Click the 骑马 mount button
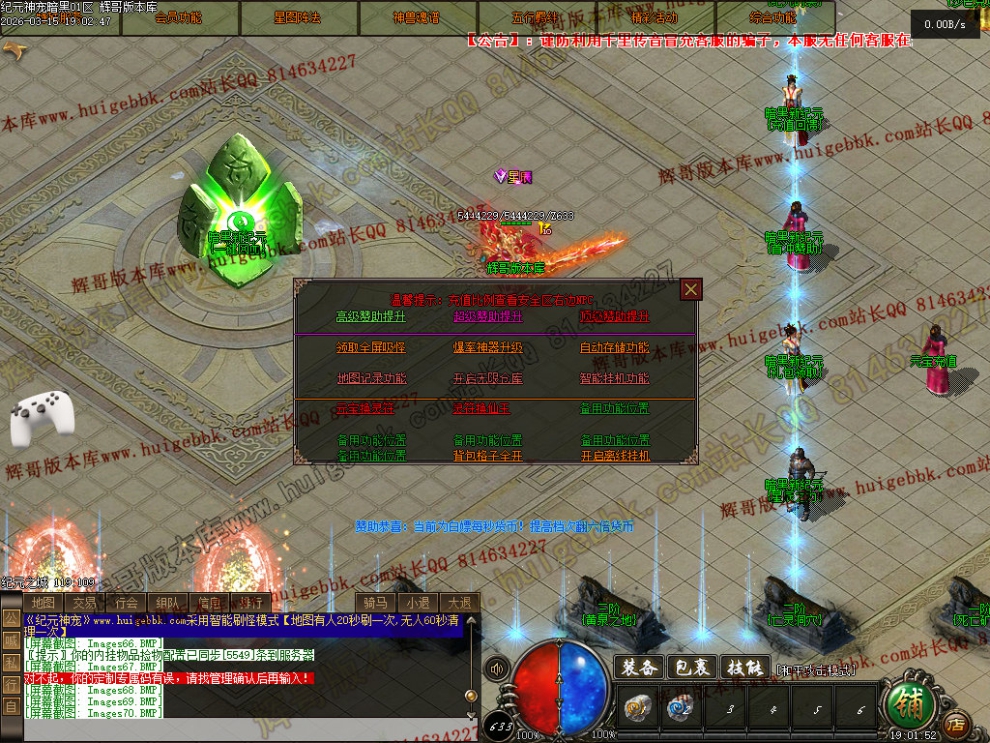Image resolution: width=990 pixels, height=743 pixels. 375,603
